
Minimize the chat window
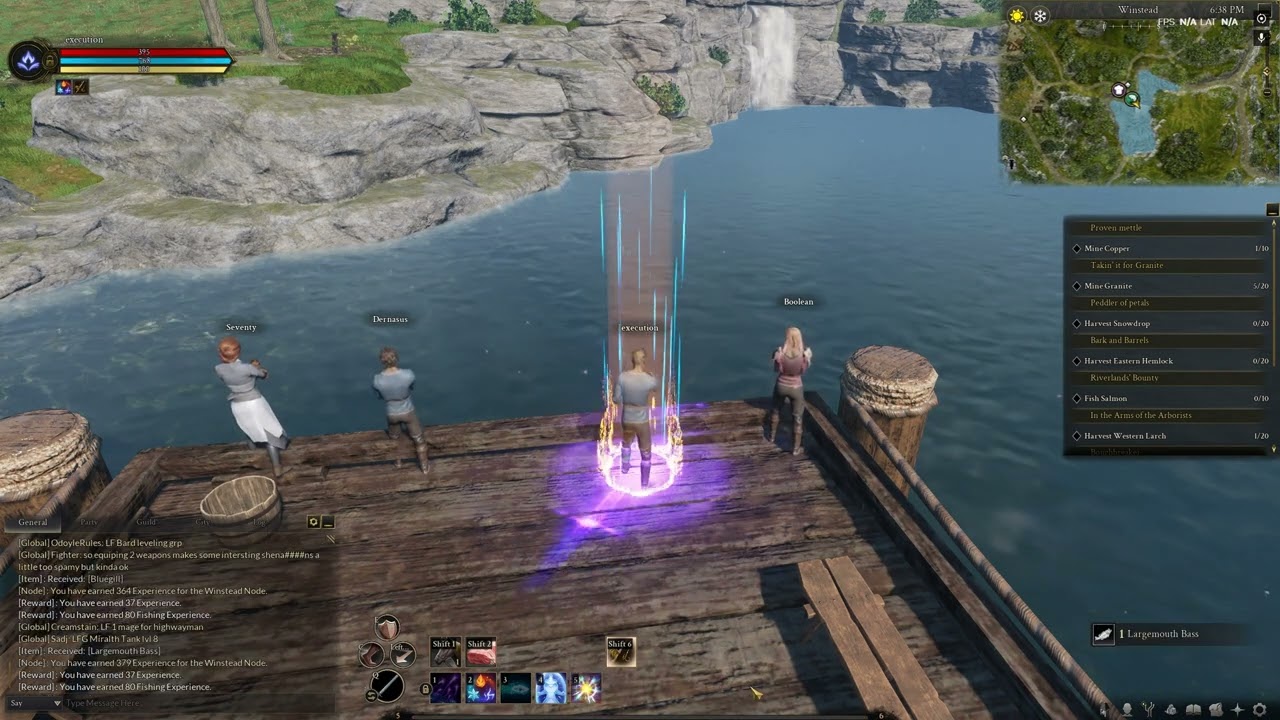pos(327,521)
